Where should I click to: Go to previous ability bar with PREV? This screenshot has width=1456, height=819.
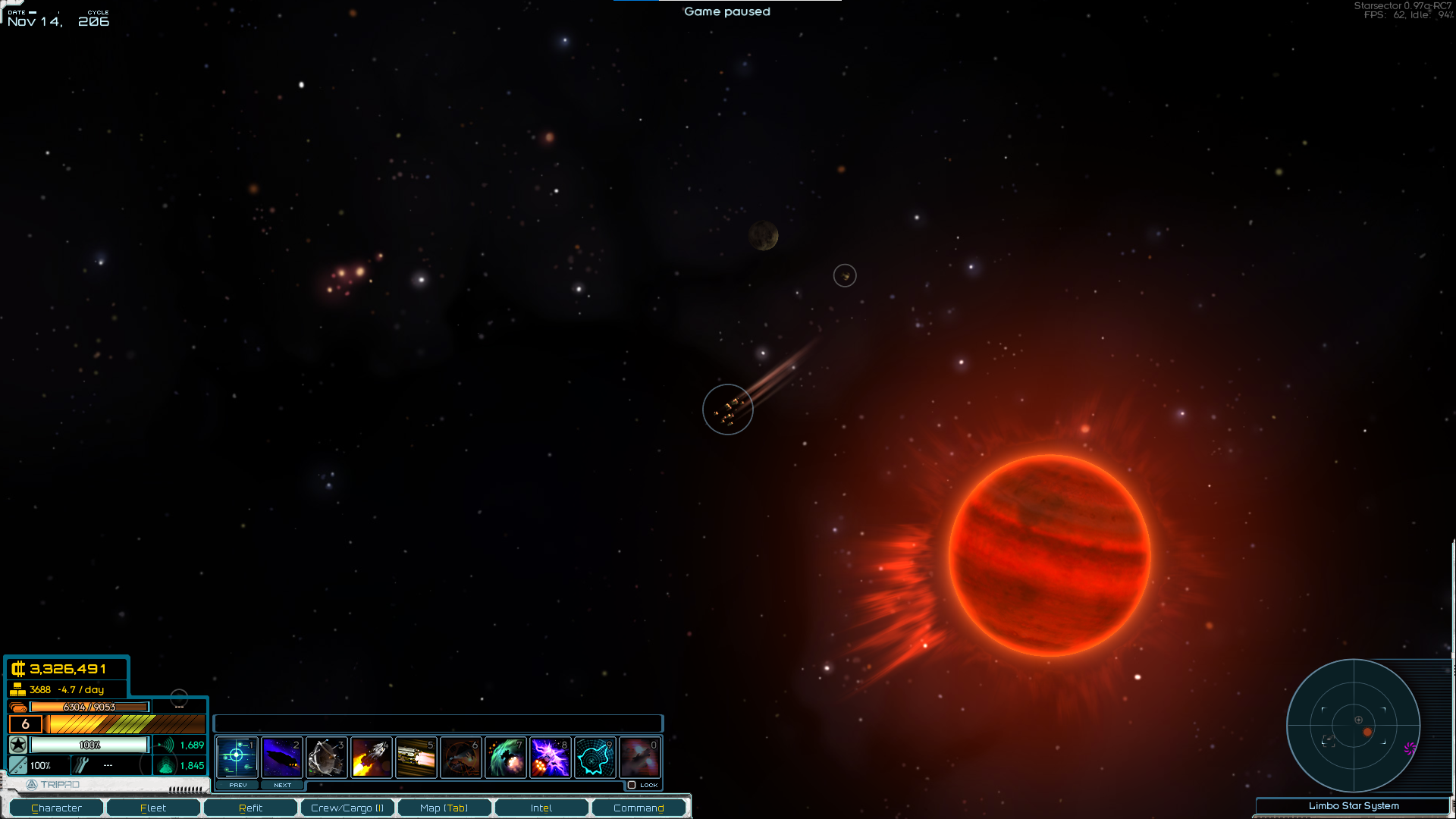[x=237, y=785]
